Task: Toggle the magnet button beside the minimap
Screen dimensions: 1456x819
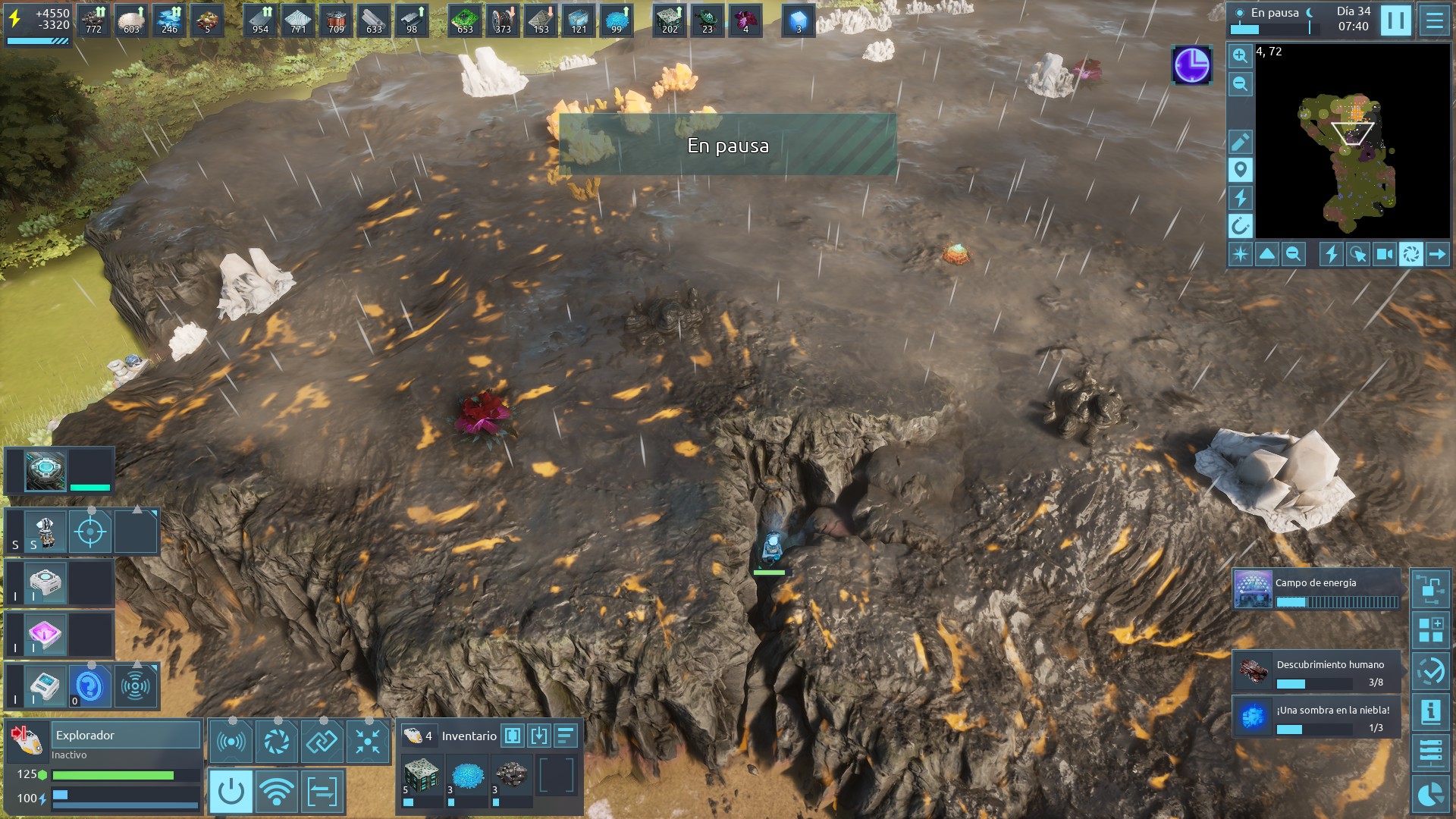Action: point(1240,225)
